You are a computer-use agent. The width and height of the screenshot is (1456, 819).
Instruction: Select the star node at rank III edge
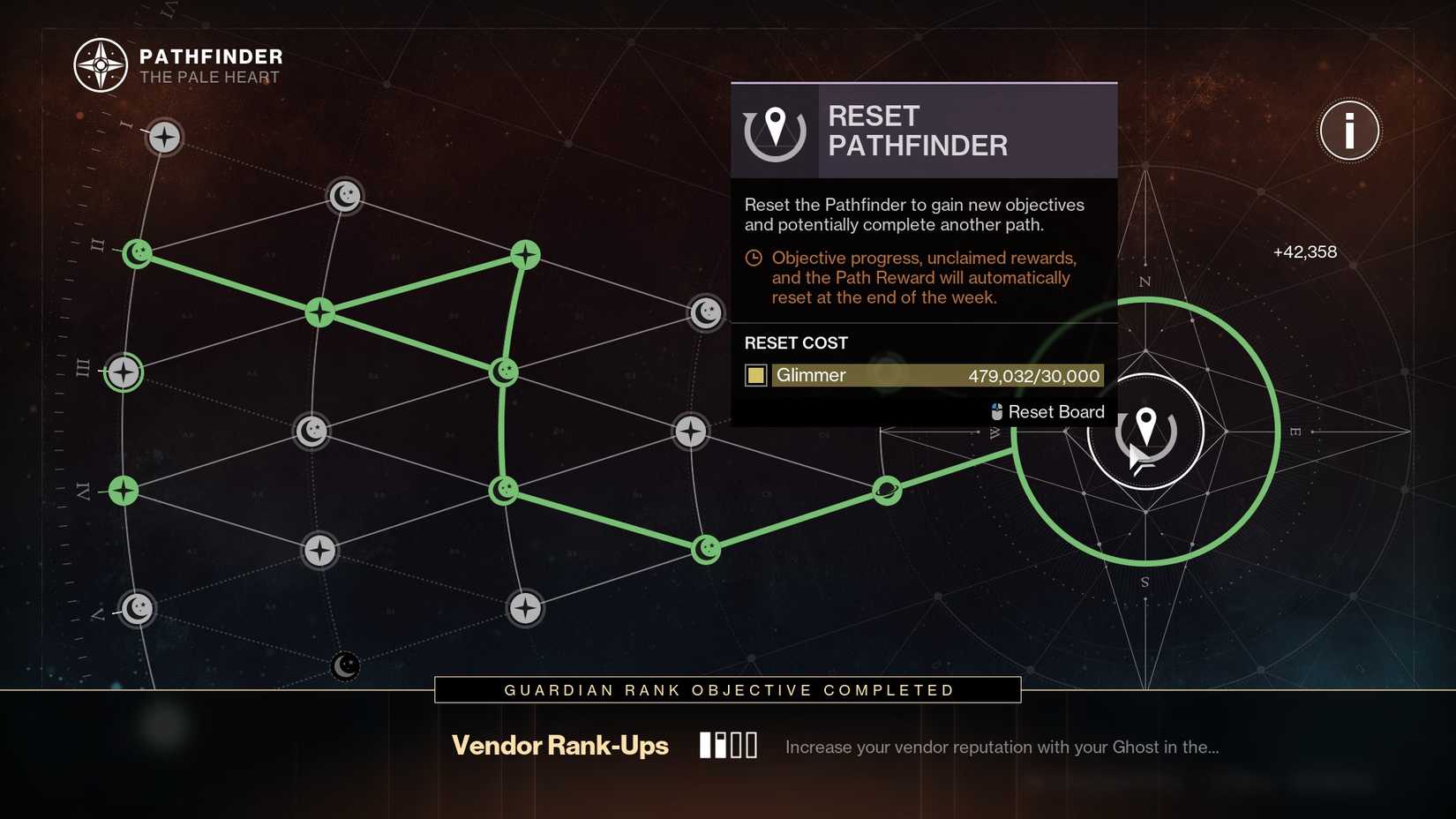point(122,372)
